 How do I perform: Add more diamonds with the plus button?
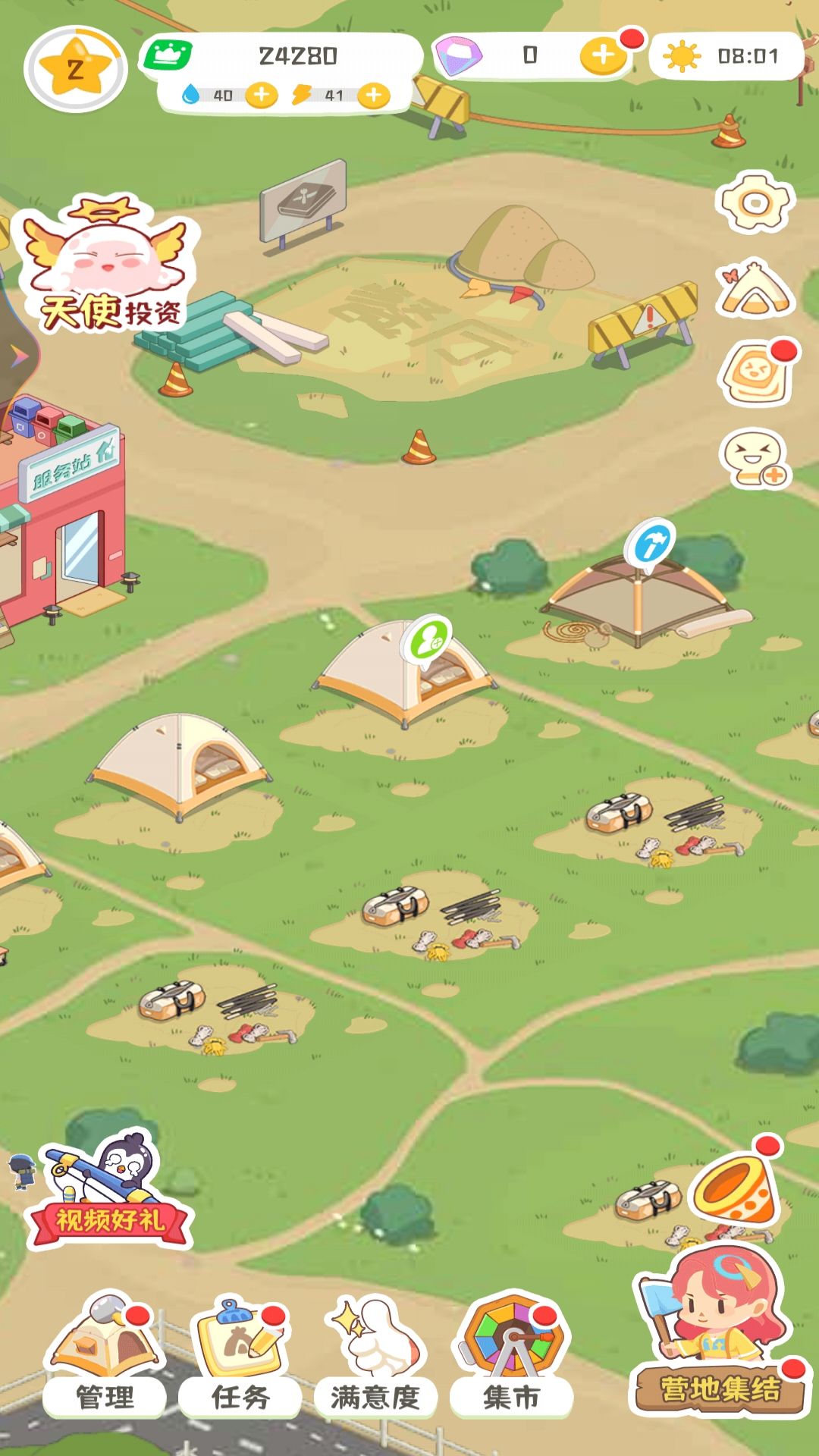pyautogui.click(x=603, y=55)
